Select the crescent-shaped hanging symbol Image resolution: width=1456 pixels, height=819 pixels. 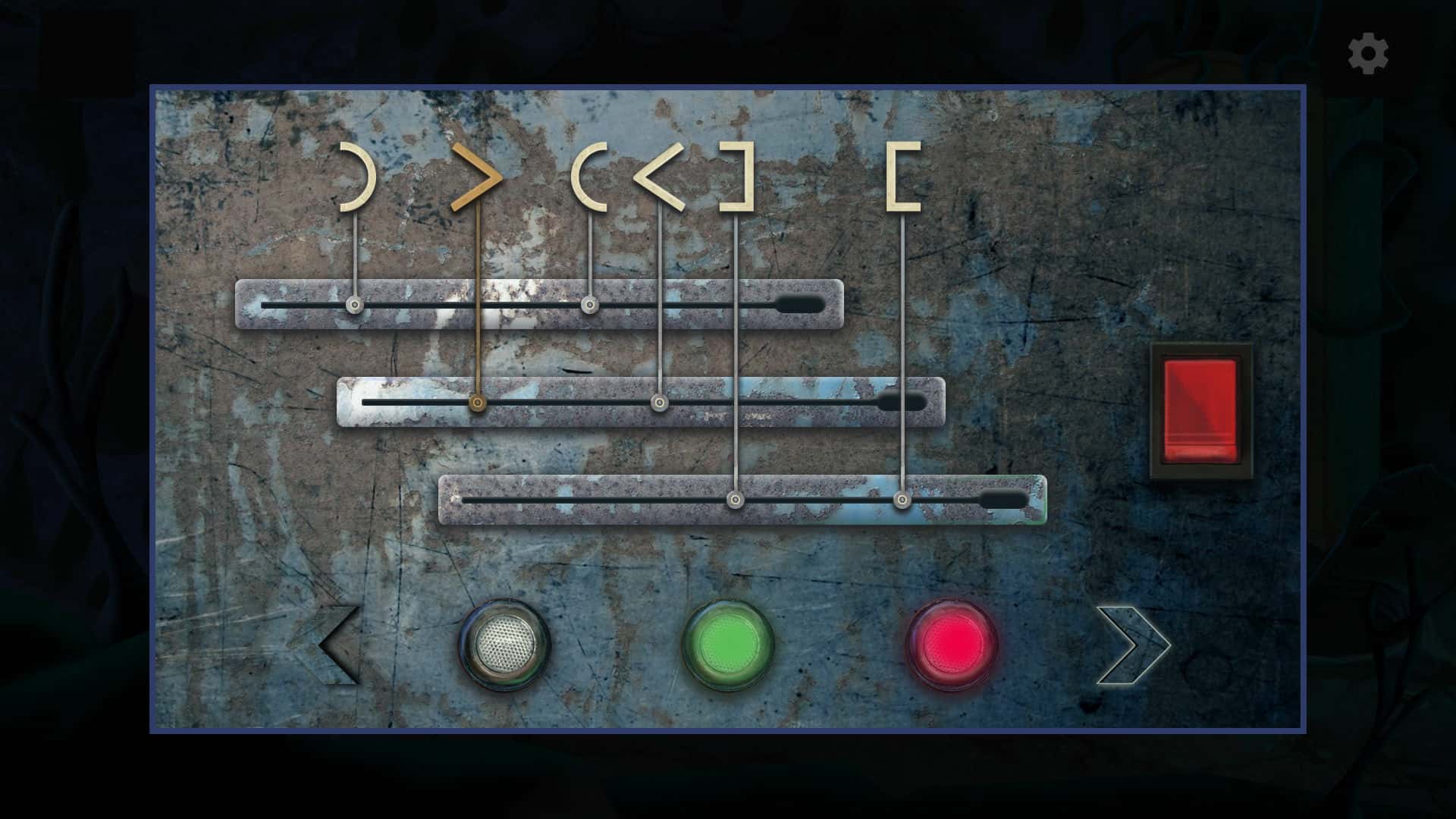coord(353,174)
